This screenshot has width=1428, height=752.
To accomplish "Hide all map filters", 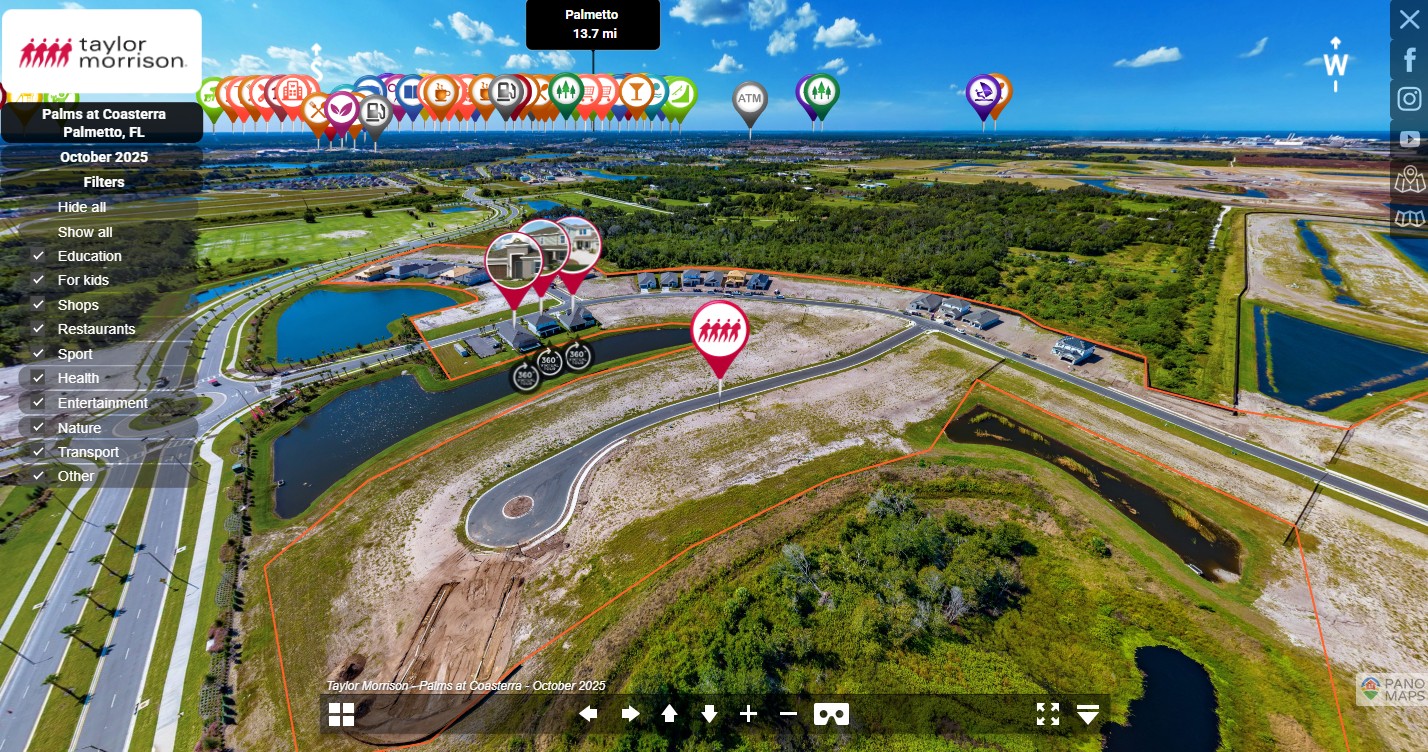I will click(82, 207).
